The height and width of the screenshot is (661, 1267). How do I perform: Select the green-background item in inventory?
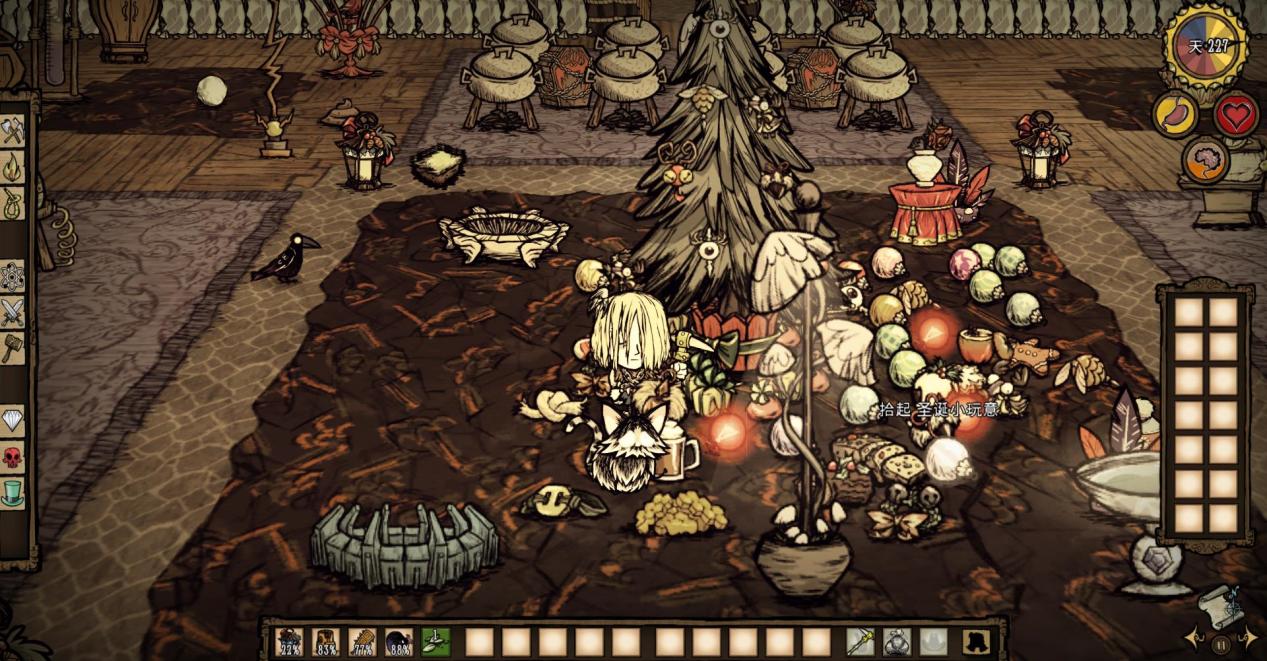(436, 642)
